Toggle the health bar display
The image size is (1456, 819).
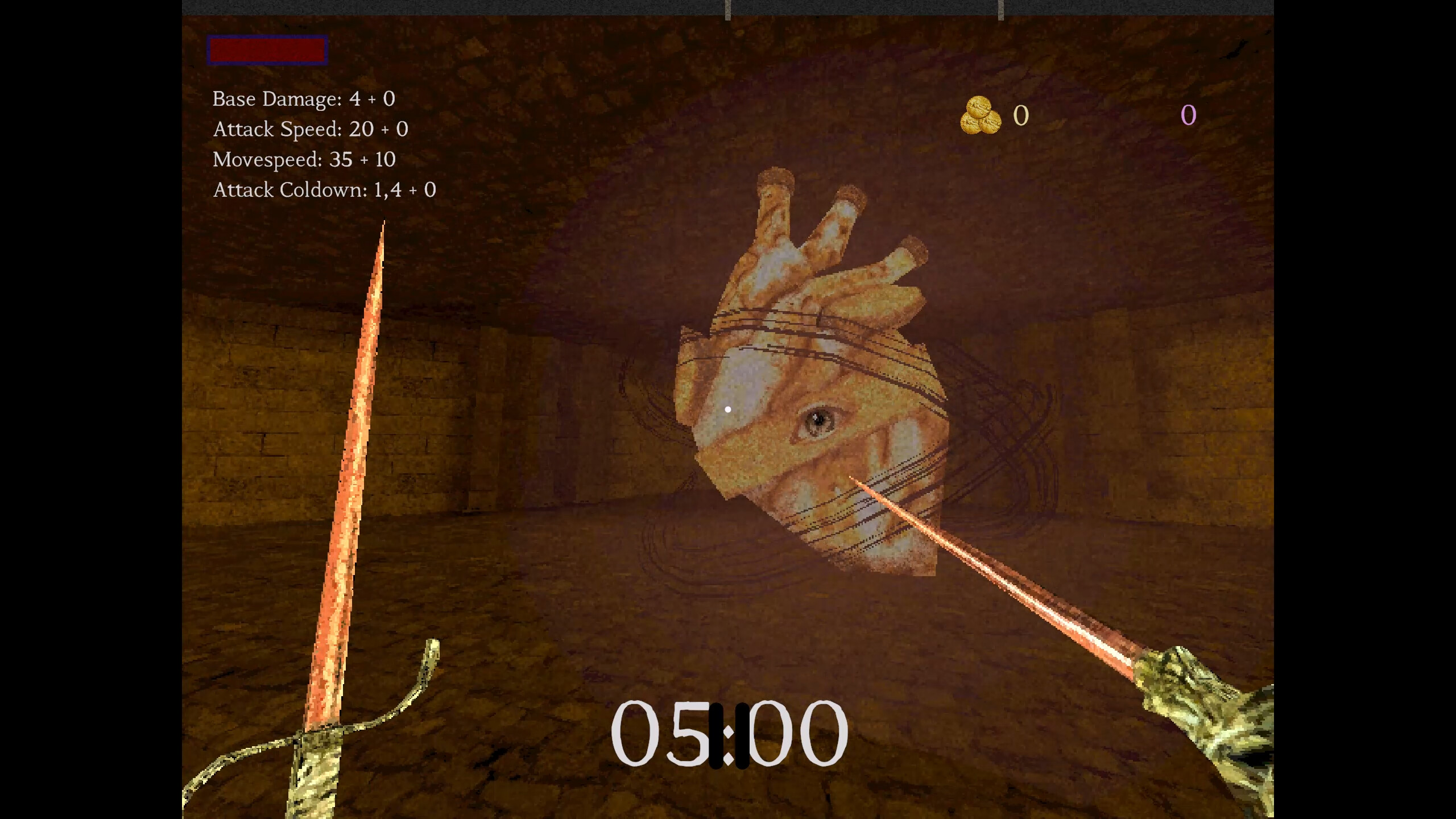[x=267, y=51]
